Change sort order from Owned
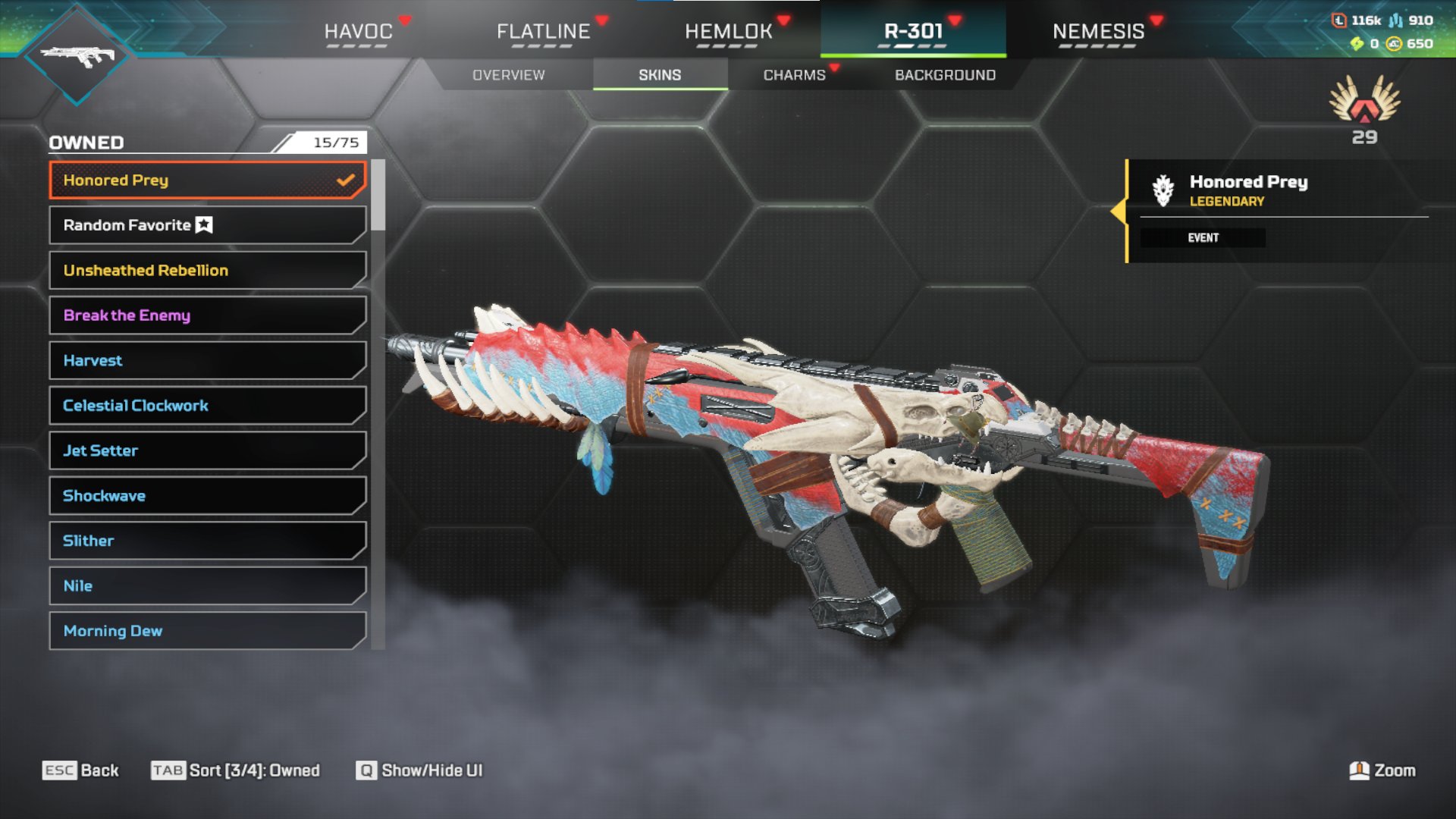The height and width of the screenshot is (819, 1456). coord(236,770)
